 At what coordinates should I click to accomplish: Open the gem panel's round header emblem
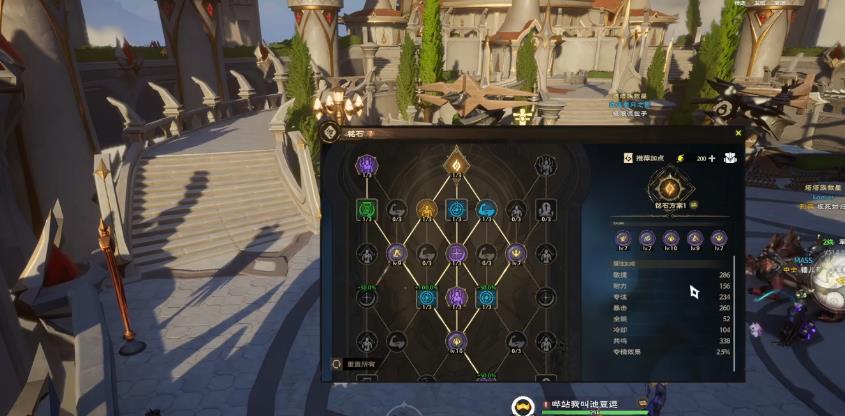tap(330, 132)
